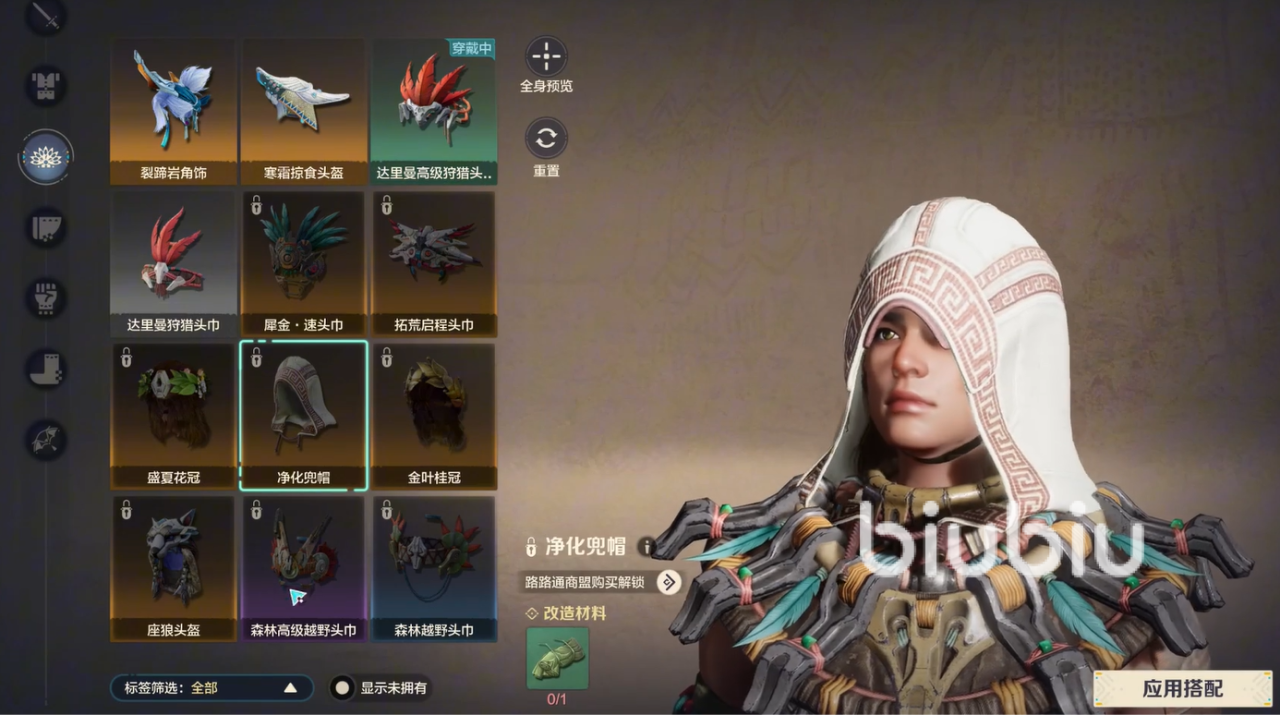Go to 路路通商盟 purchase unlock arrow
The image size is (1280, 715).
tap(668, 582)
